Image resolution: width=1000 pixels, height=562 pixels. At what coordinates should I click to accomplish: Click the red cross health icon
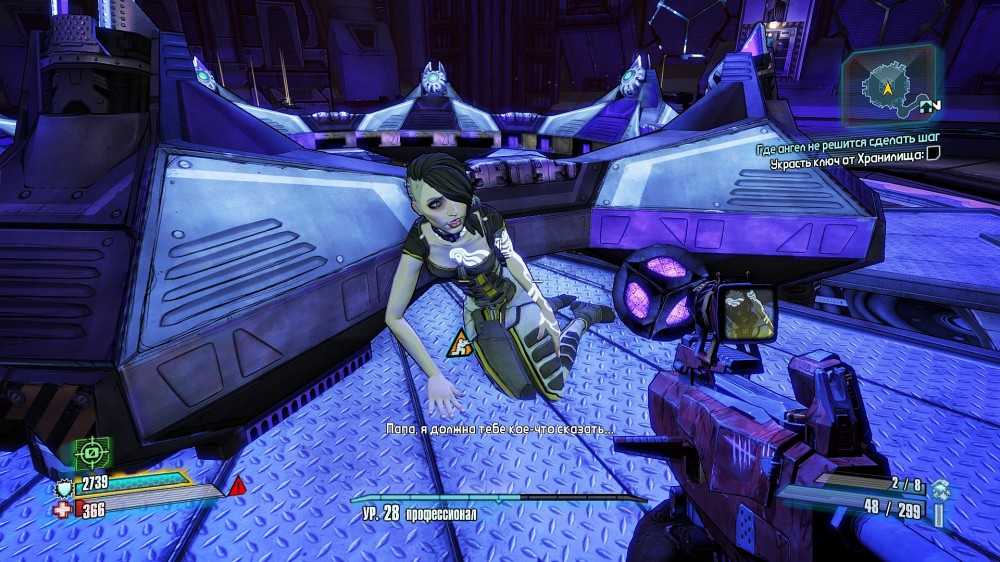62,509
